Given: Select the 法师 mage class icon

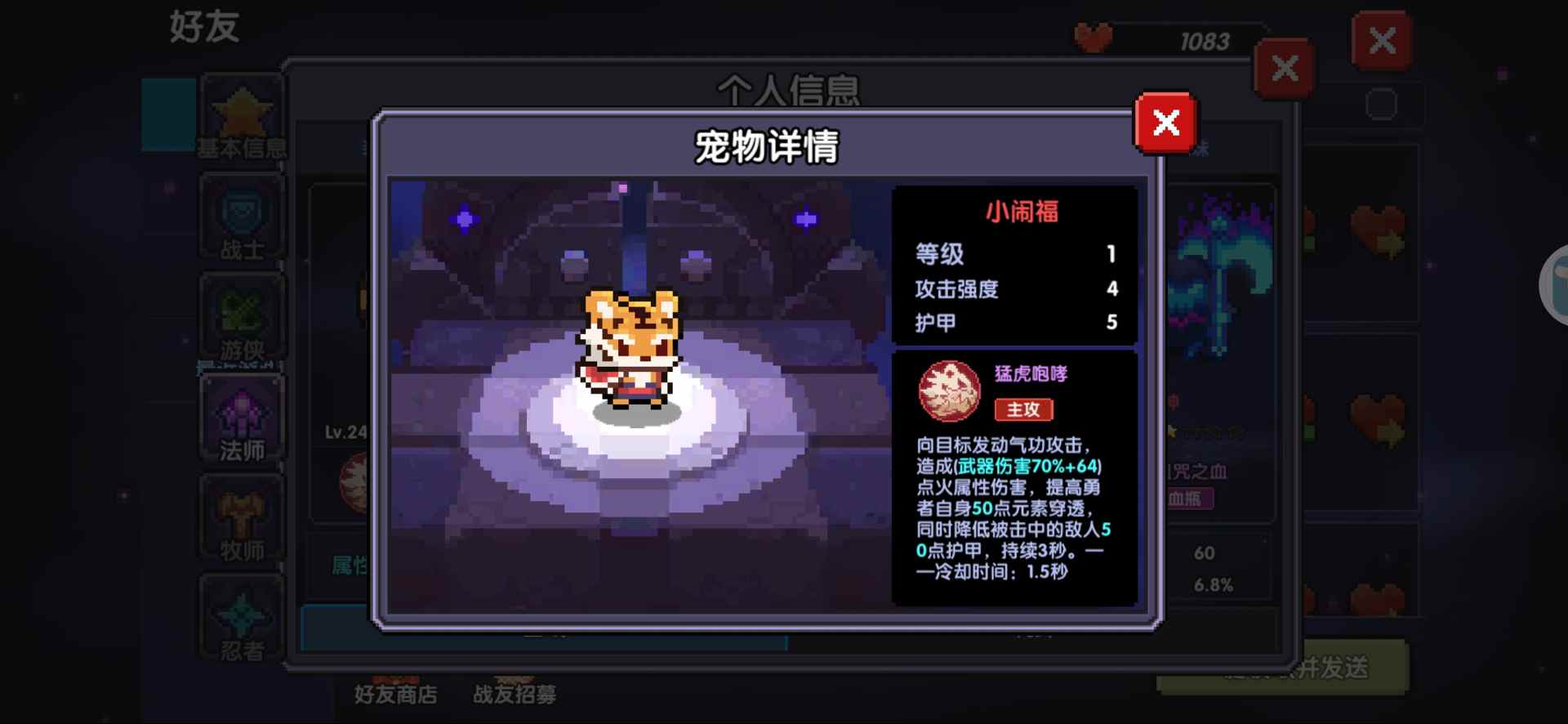Looking at the screenshot, I should click(241, 417).
